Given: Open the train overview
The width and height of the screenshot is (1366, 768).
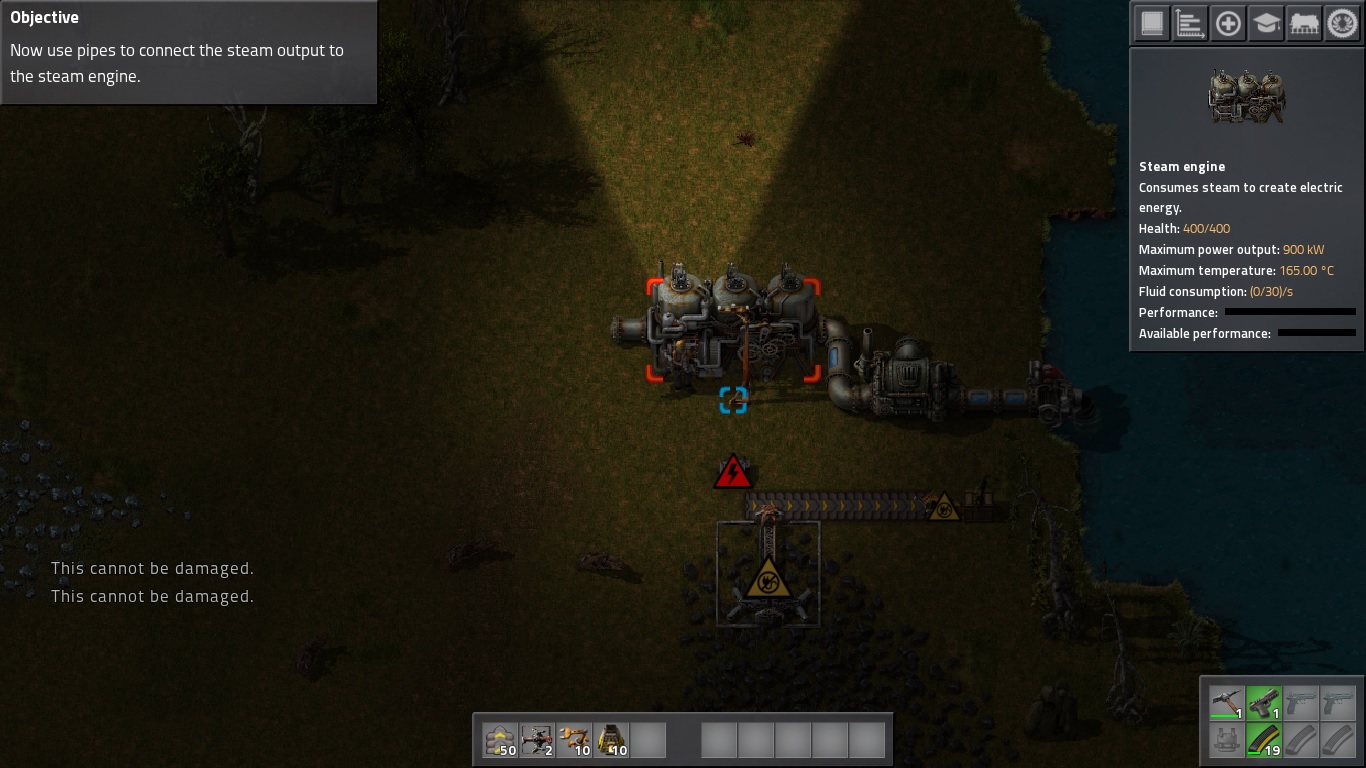Looking at the screenshot, I should tap(1303, 22).
